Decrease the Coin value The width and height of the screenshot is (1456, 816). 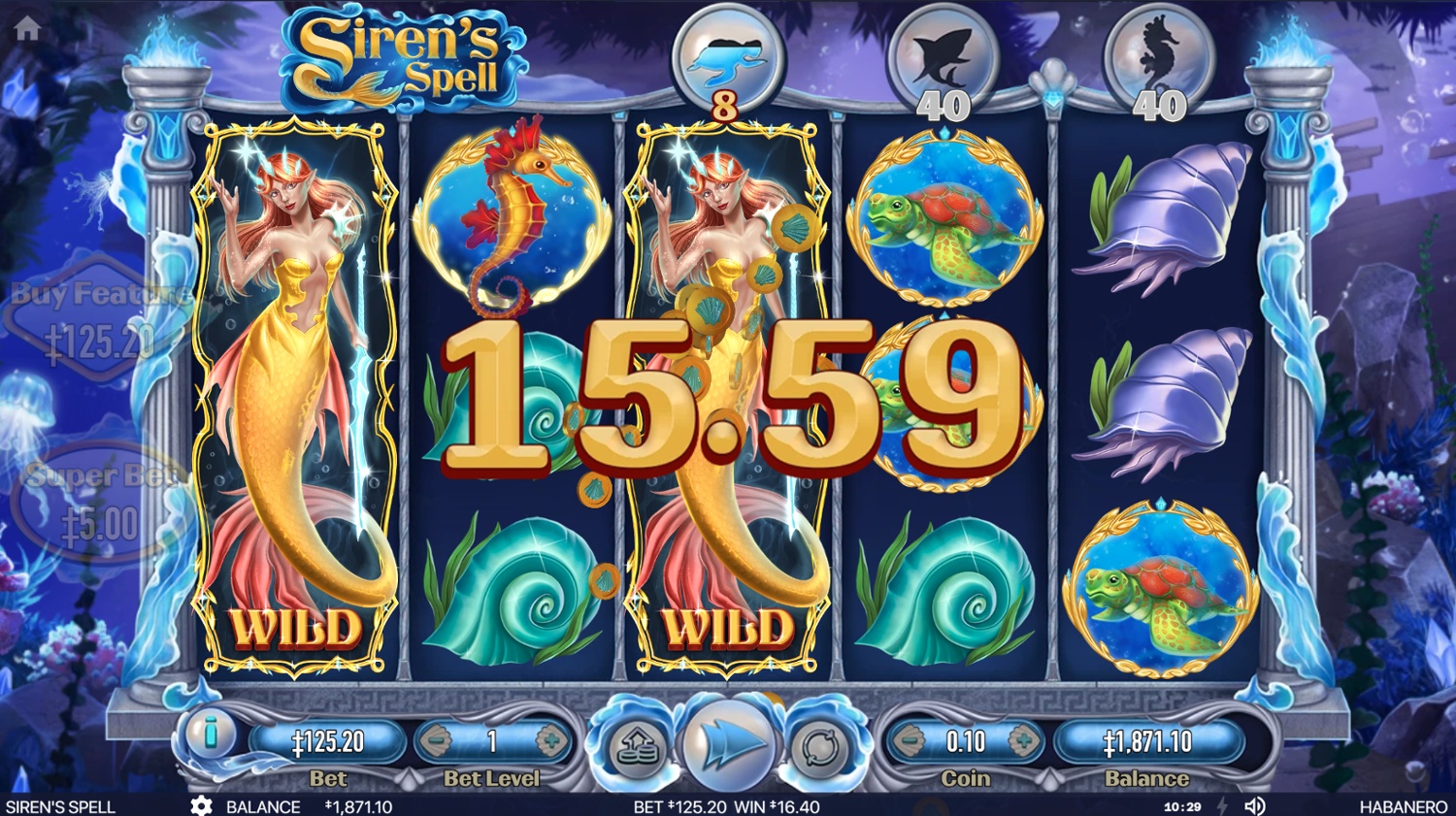click(909, 742)
